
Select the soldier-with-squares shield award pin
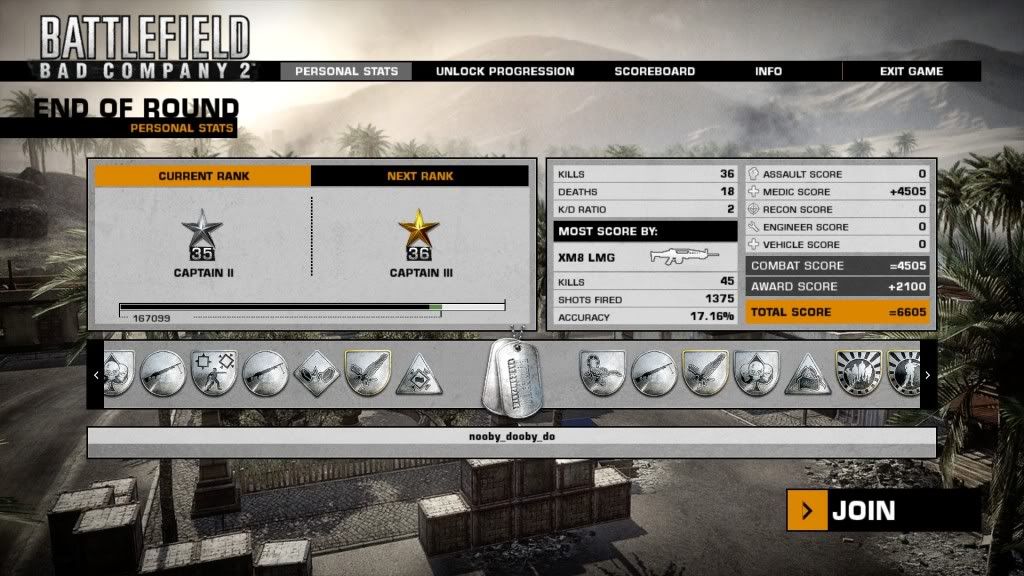[213, 373]
